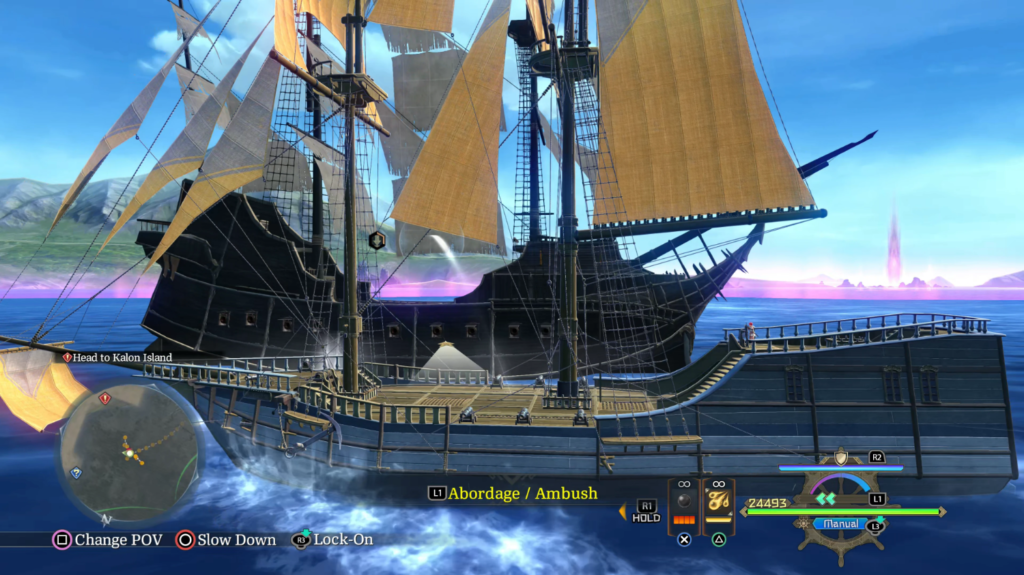Click the Slow Down label
1024x575 pixels.
[236, 540]
